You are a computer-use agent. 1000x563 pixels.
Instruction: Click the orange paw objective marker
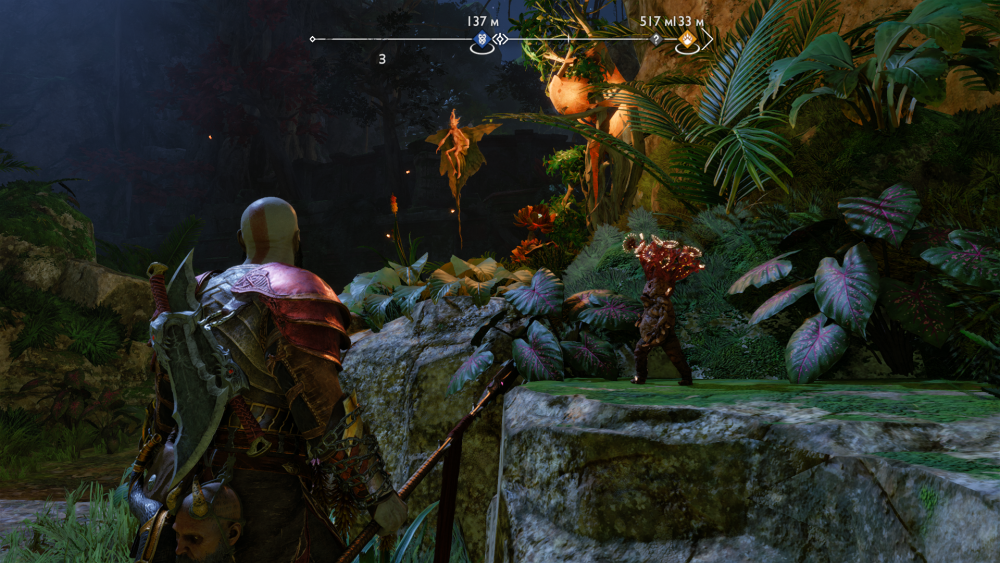point(688,40)
